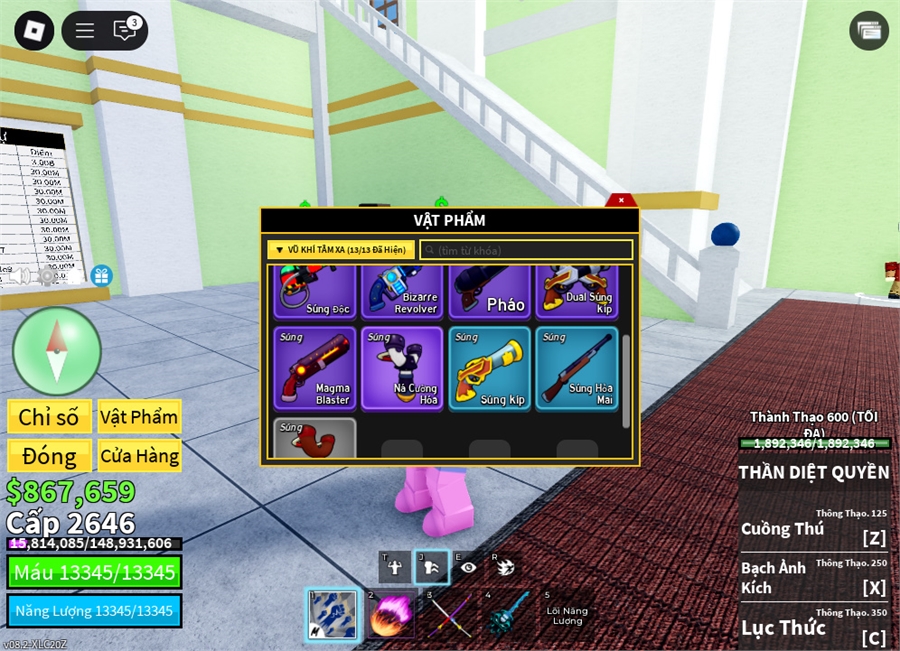Pick the Bizarre Revolver item
The height and width of the screenshot is (651, 900).
pyautogui.click(x=402, y=292)
